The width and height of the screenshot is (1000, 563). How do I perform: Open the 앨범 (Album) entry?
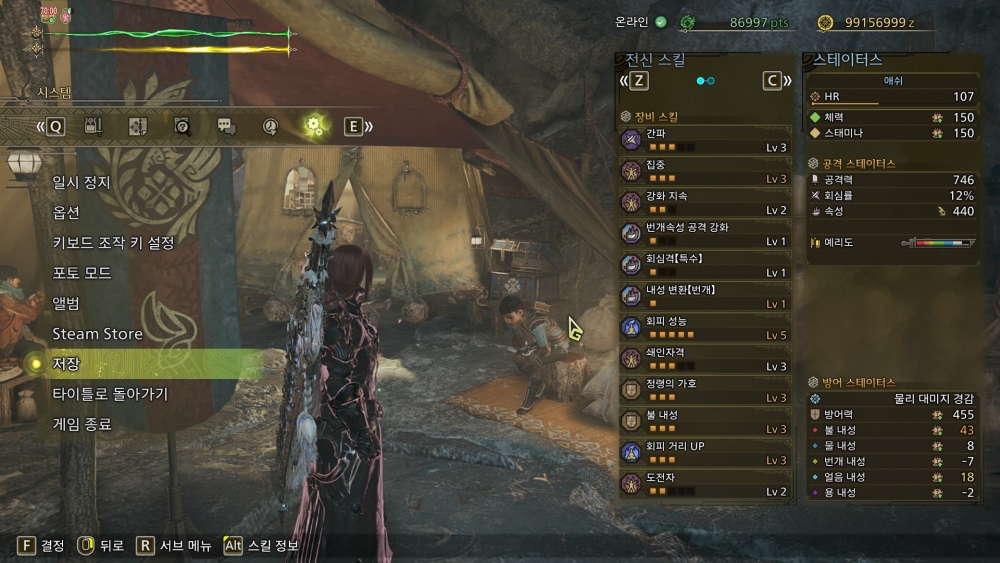pyautogui.click(x=66, y=303)
